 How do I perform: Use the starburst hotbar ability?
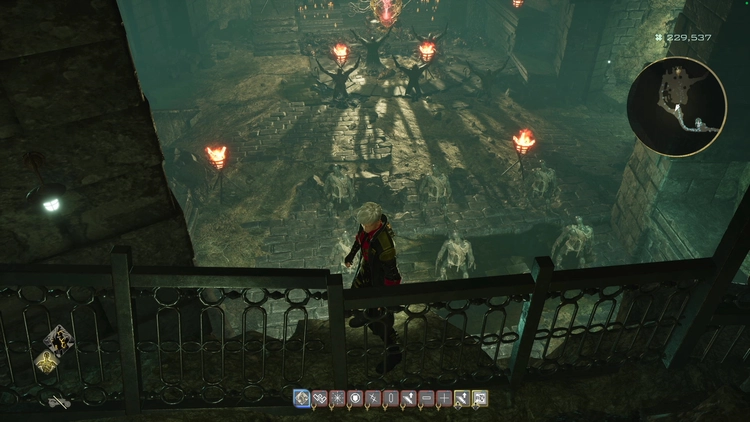click(337, 398)
